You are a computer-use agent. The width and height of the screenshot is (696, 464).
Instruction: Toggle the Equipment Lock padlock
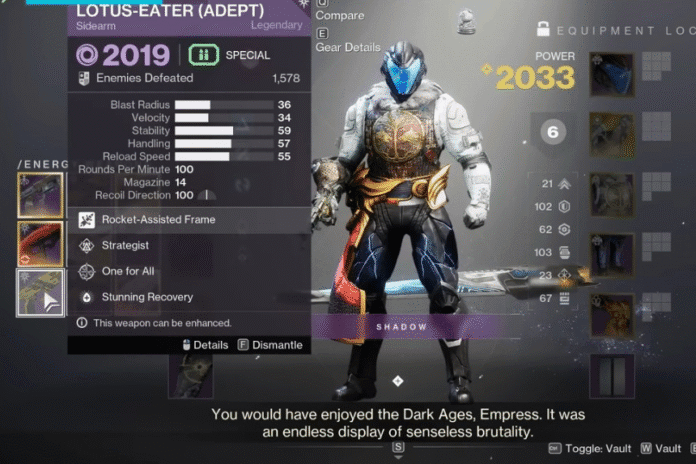click(x=544, y=29)
